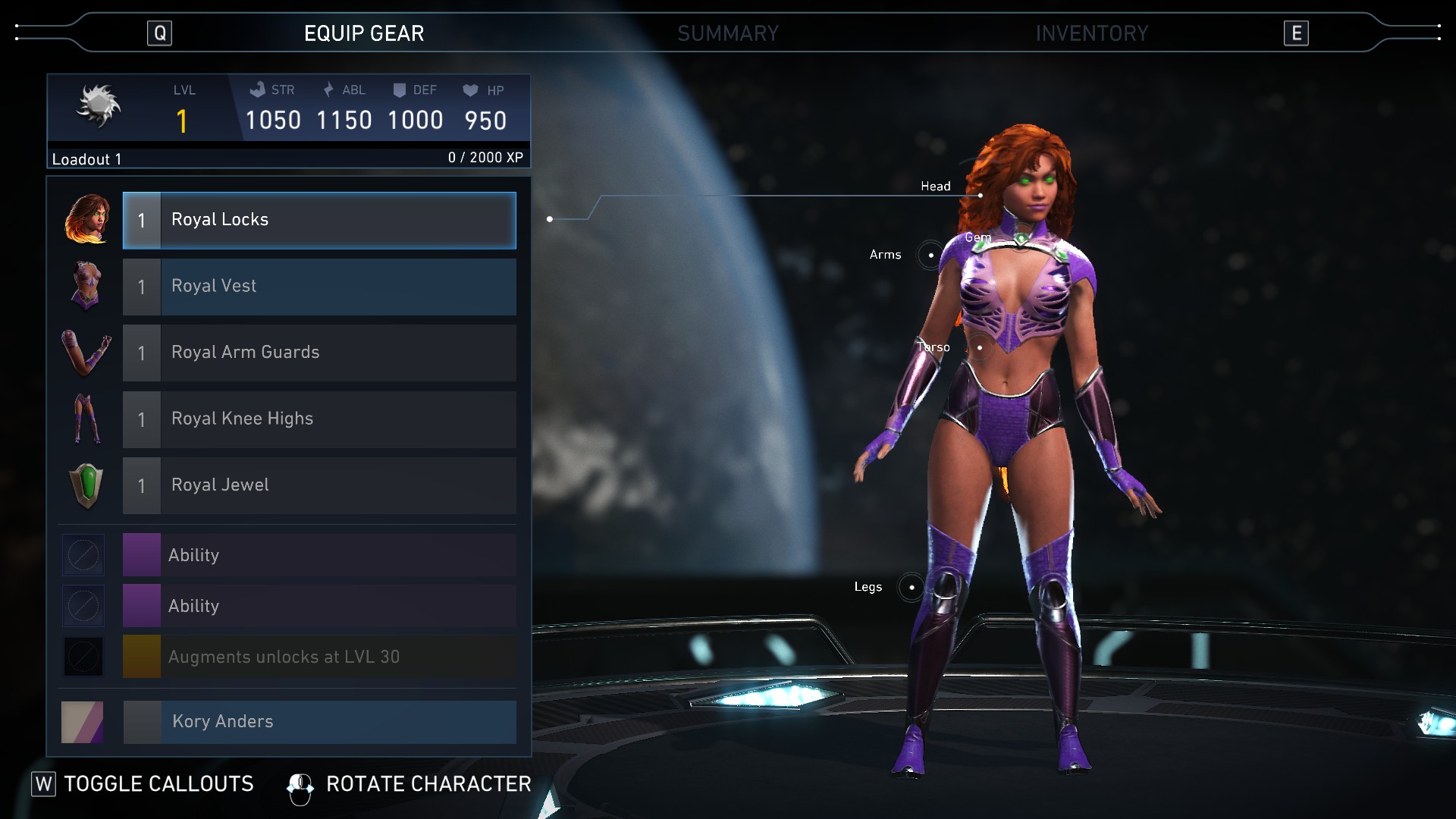The image size is (1456, 819).
Task: Open the Royal Arm Guards slot
Action: click(319, 353)
